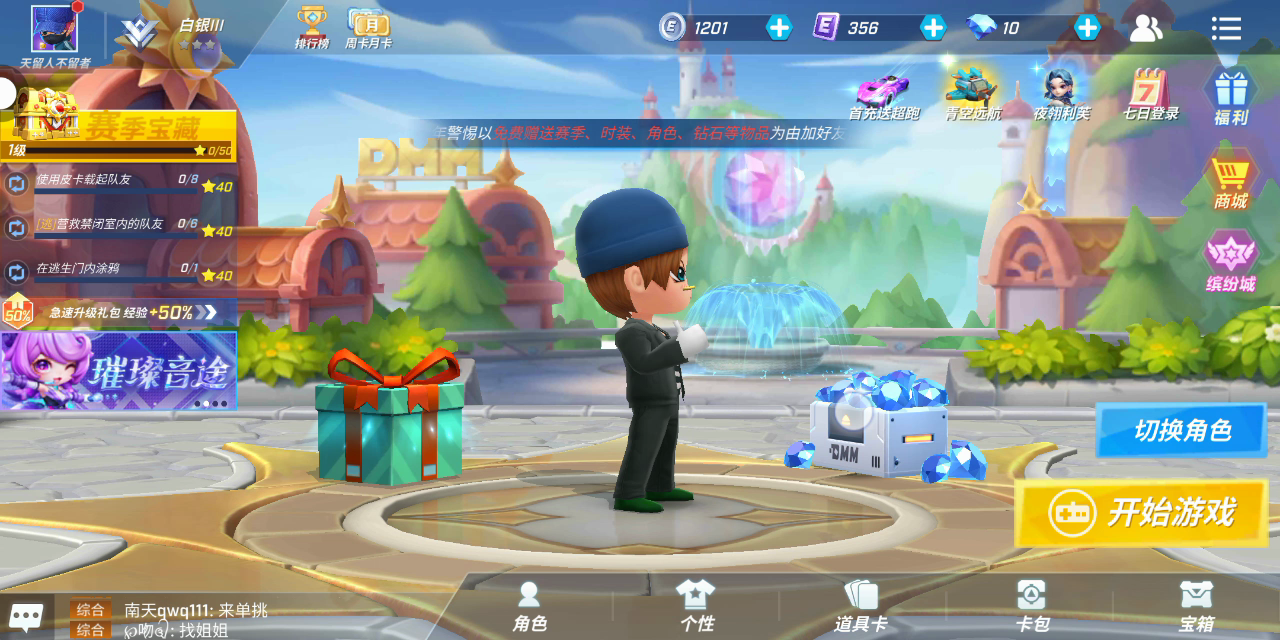The width and height of the screenshot is (1280, 640).
Task: Open the friends list icon
Action: pos(1146,28)
